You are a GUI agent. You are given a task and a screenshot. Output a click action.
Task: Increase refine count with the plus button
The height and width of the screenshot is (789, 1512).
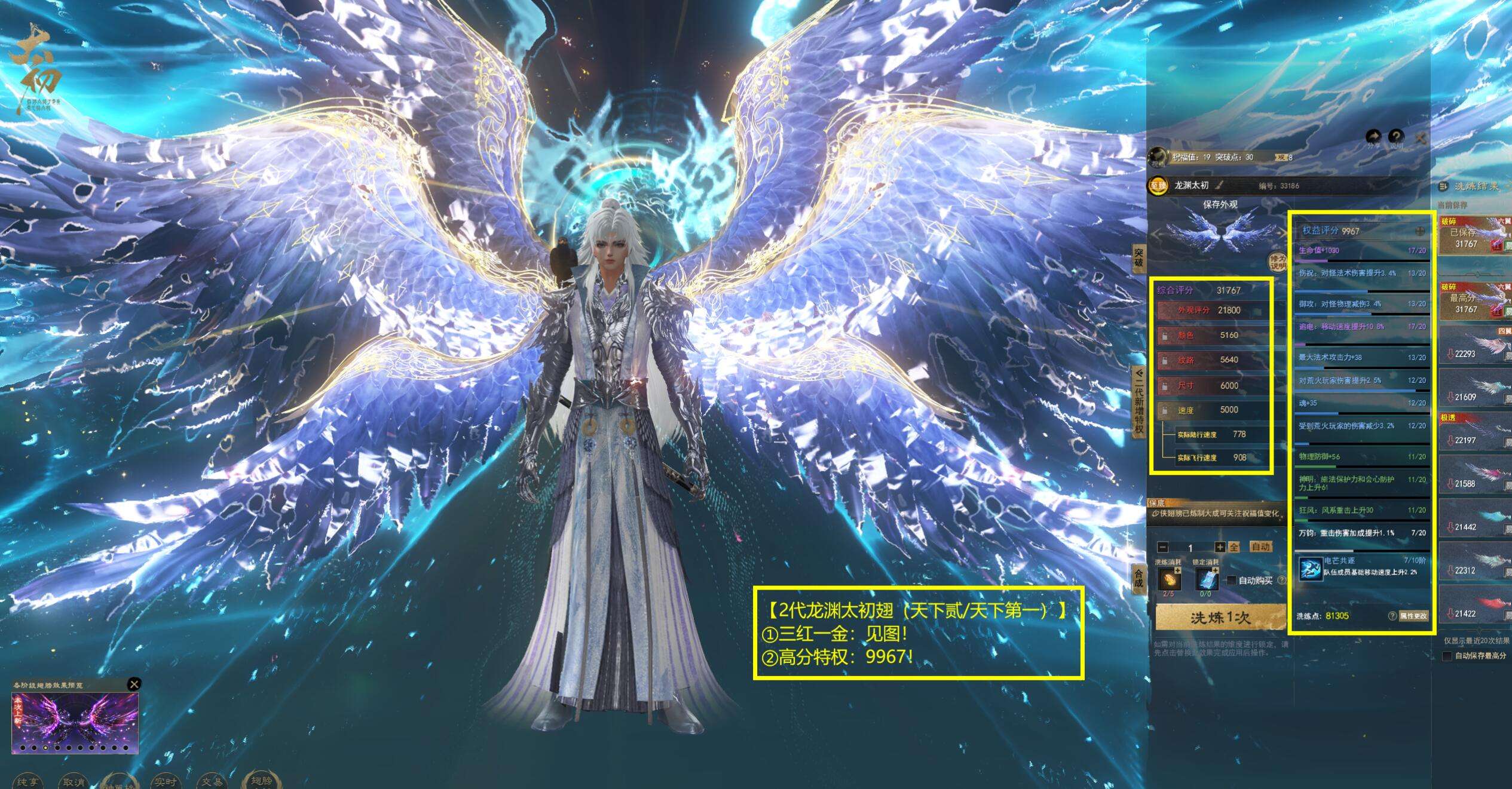click(x=1220, y=547)
